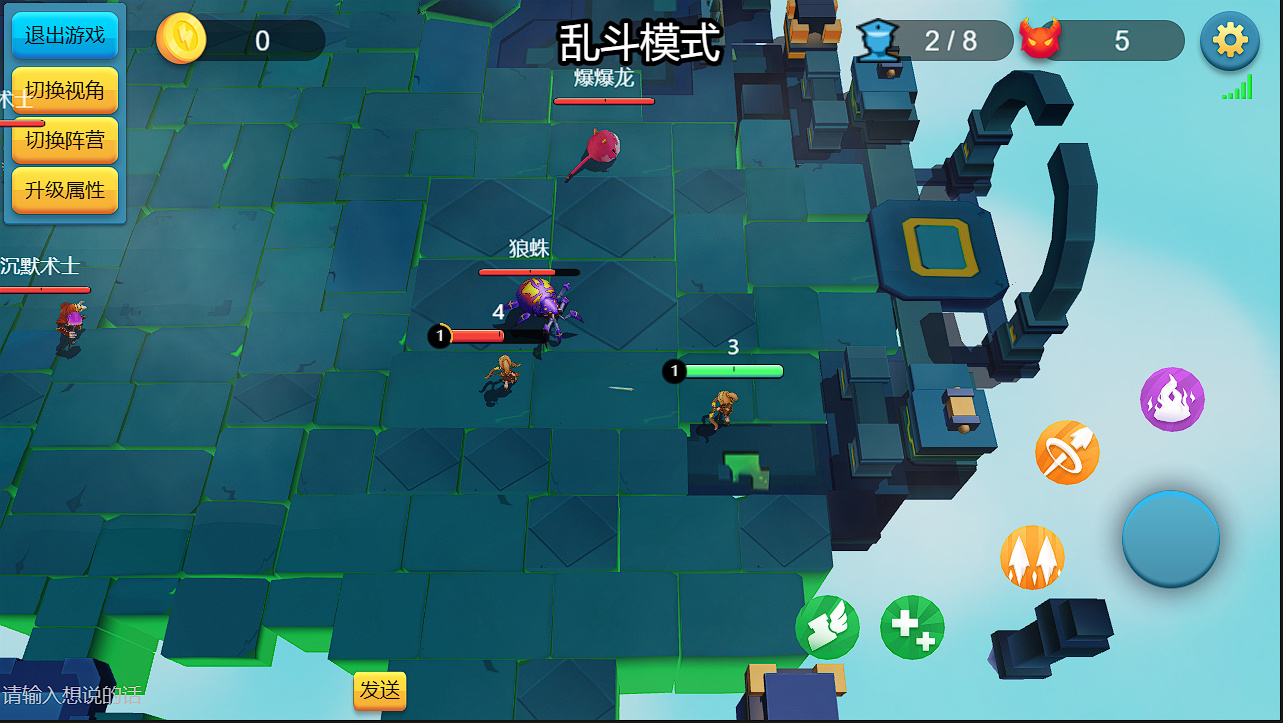Viewport: 1283px width, 723px height.
Task: Tap the large blue attack button
Action: (x=1170, y=538)
